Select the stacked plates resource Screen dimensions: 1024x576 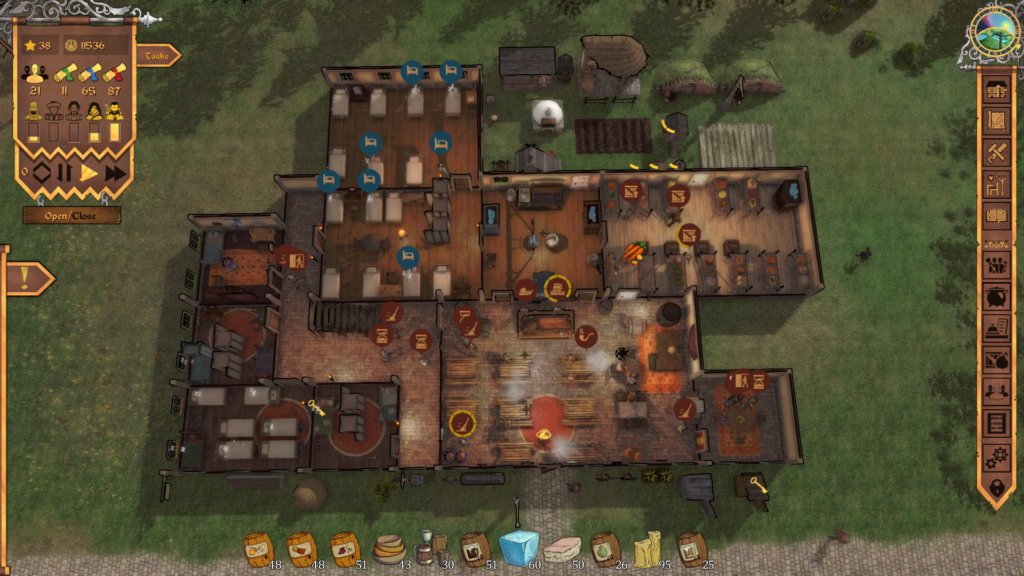click(x=388, y=549)
